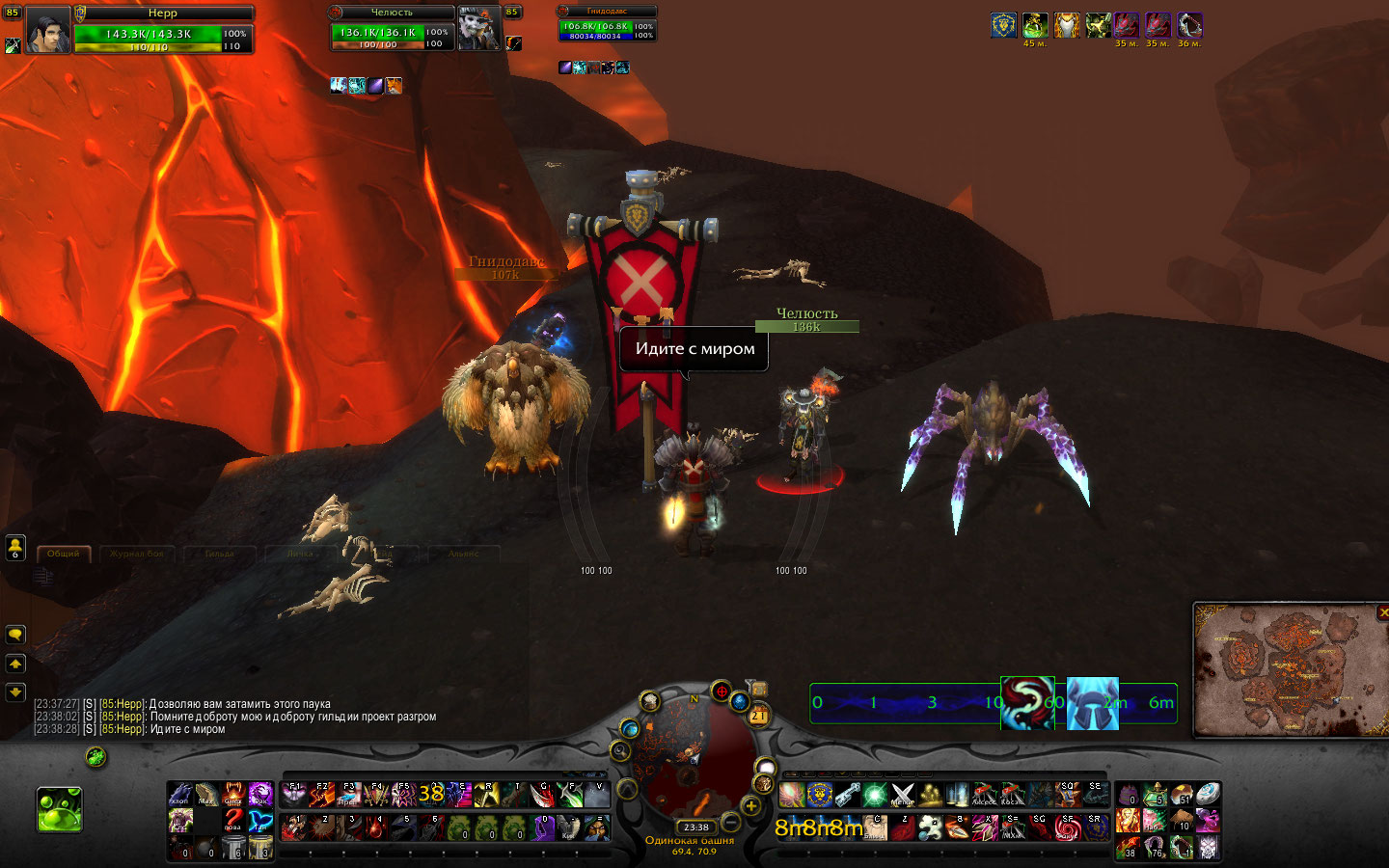
Task: Open the friends list button showing 6
Action: click(15, 548)
